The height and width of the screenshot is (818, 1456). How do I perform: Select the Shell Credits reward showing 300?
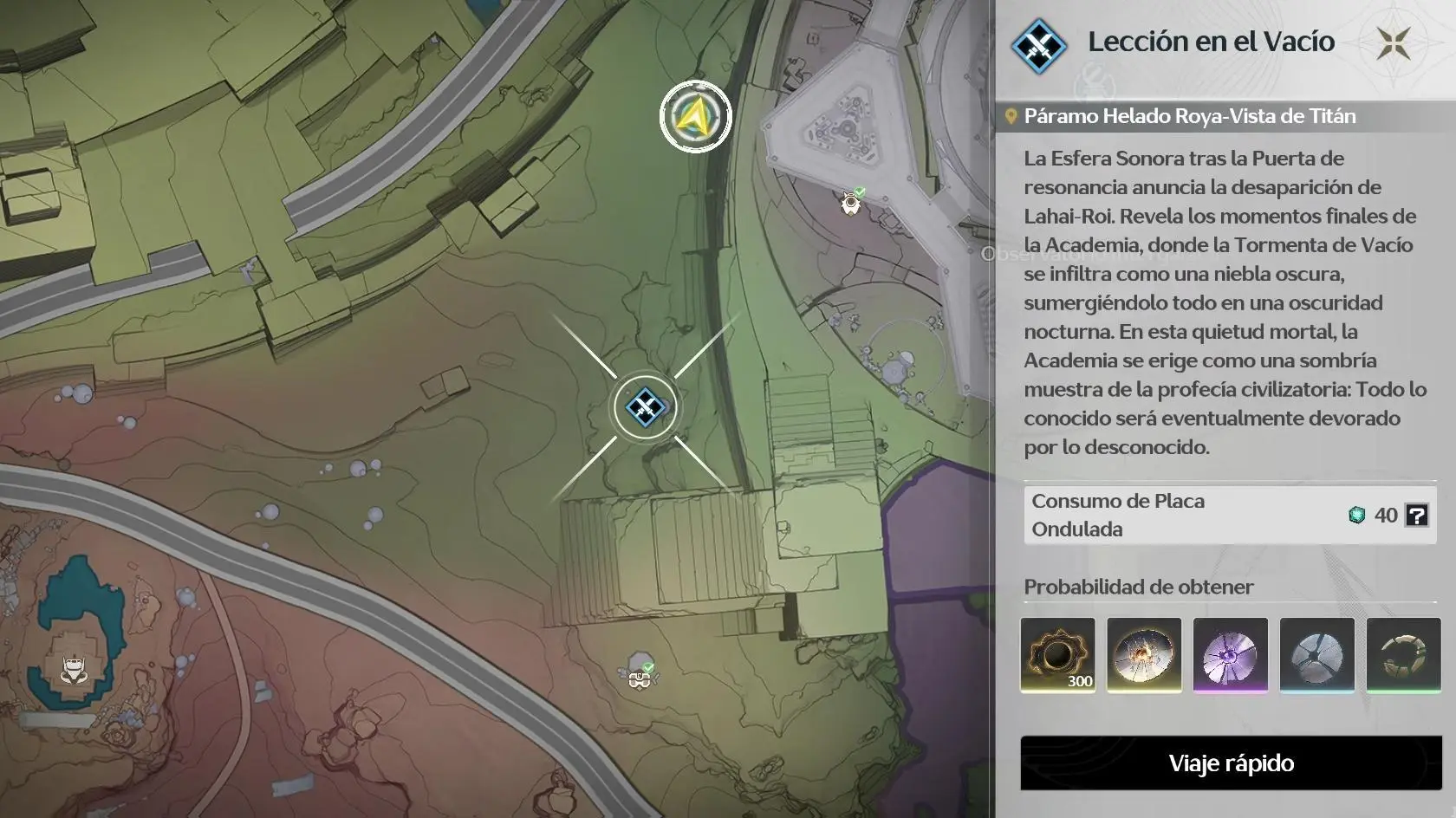1057,656
